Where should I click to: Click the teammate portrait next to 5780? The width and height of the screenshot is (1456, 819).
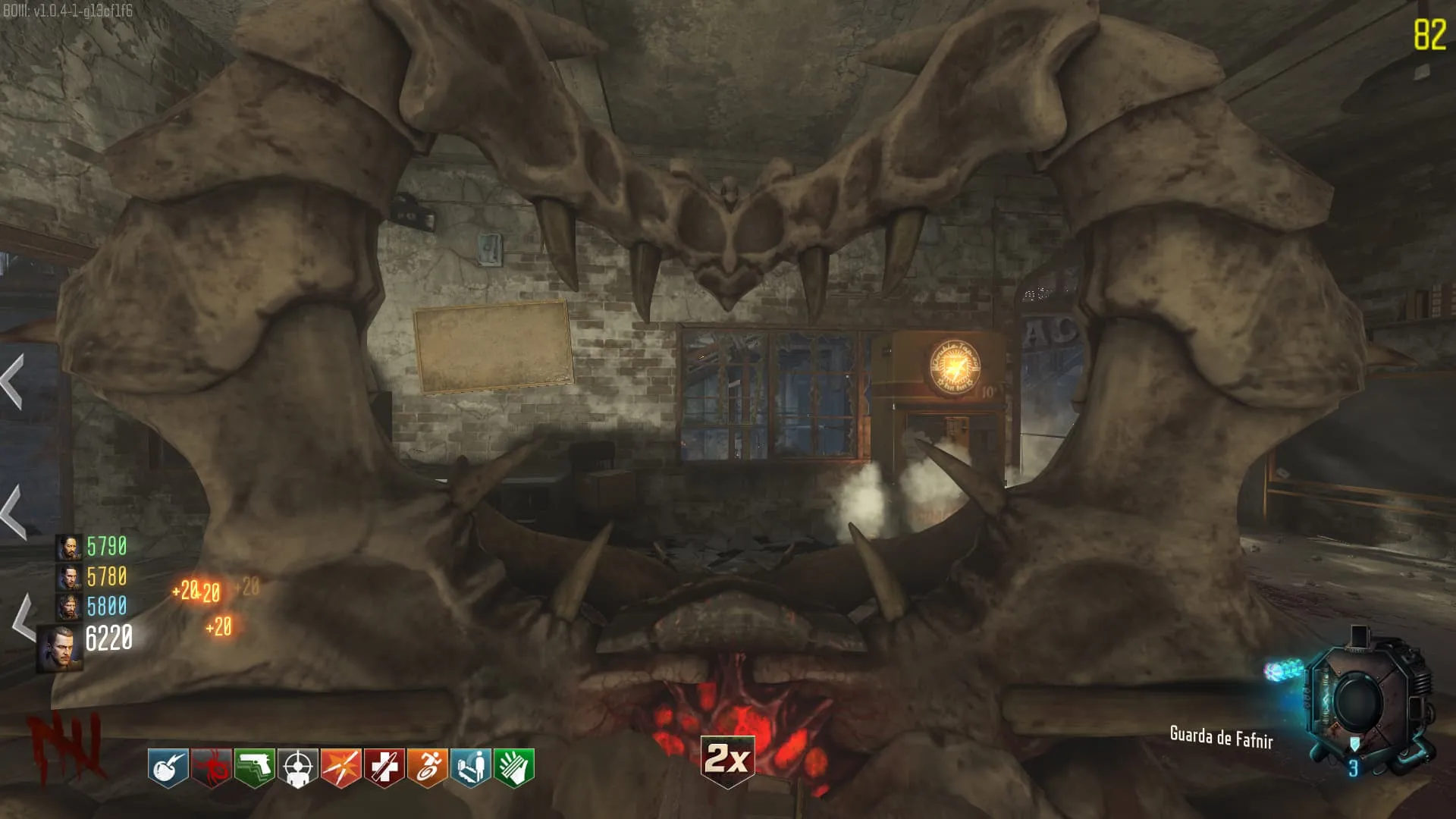pos(69,577)
